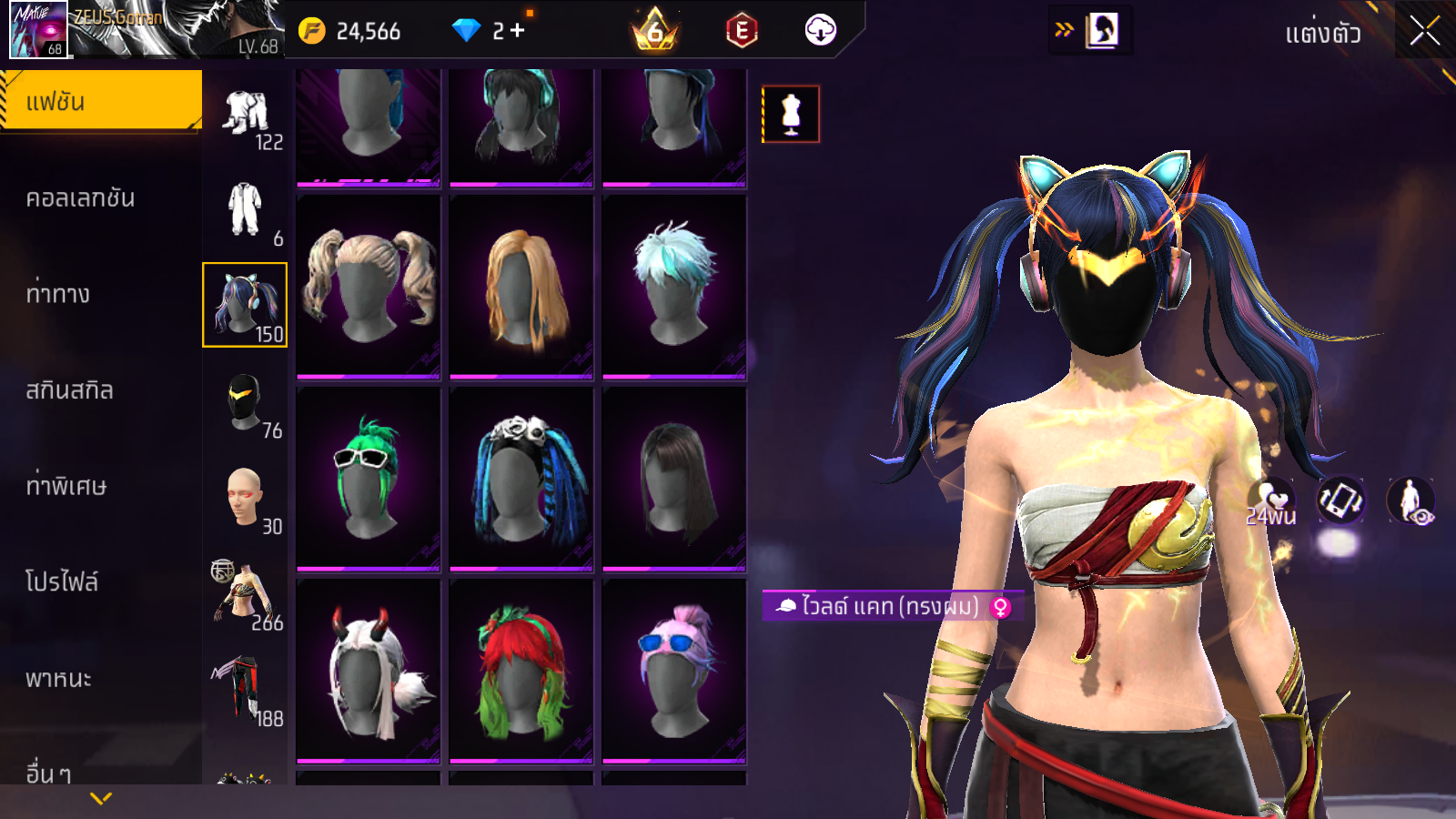The width and height of the screenshot is (1456, 819).
Task: Equip the red and green hair
Action: (521, 672)
